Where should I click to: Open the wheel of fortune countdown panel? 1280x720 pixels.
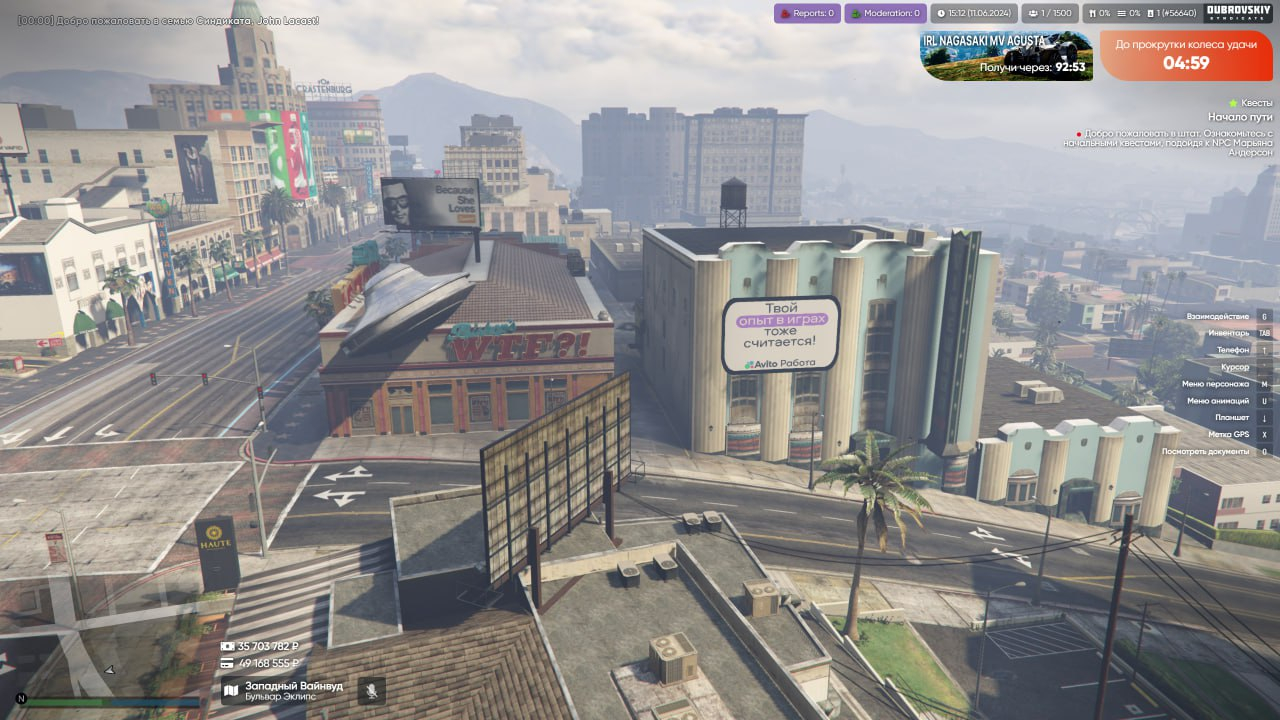[1186, 55]
